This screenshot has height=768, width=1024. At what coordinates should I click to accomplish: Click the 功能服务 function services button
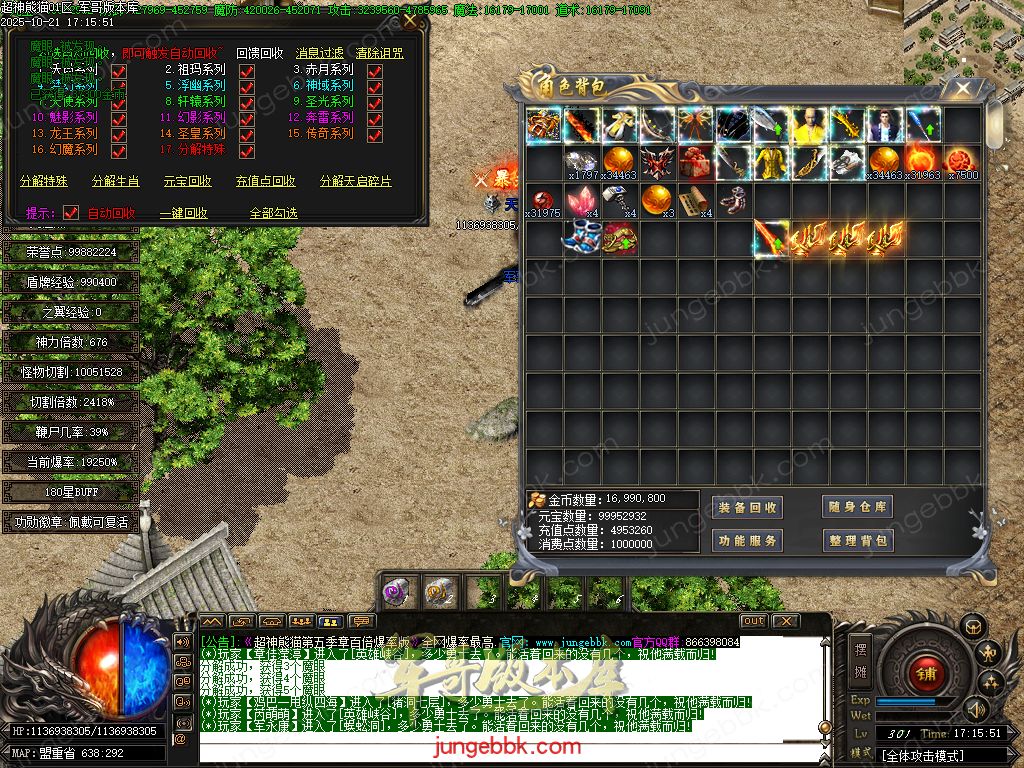(x=747, y=541)
